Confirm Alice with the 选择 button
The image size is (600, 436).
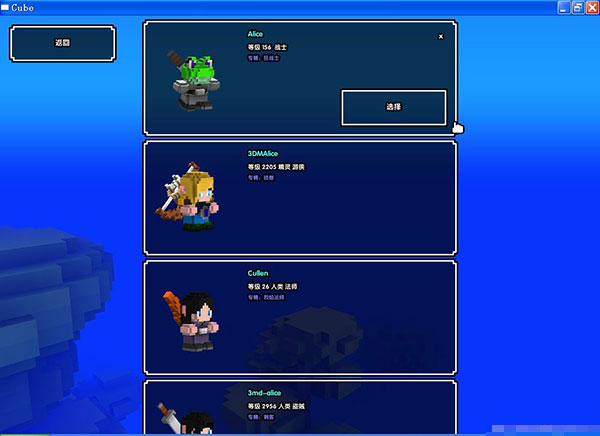393,107
